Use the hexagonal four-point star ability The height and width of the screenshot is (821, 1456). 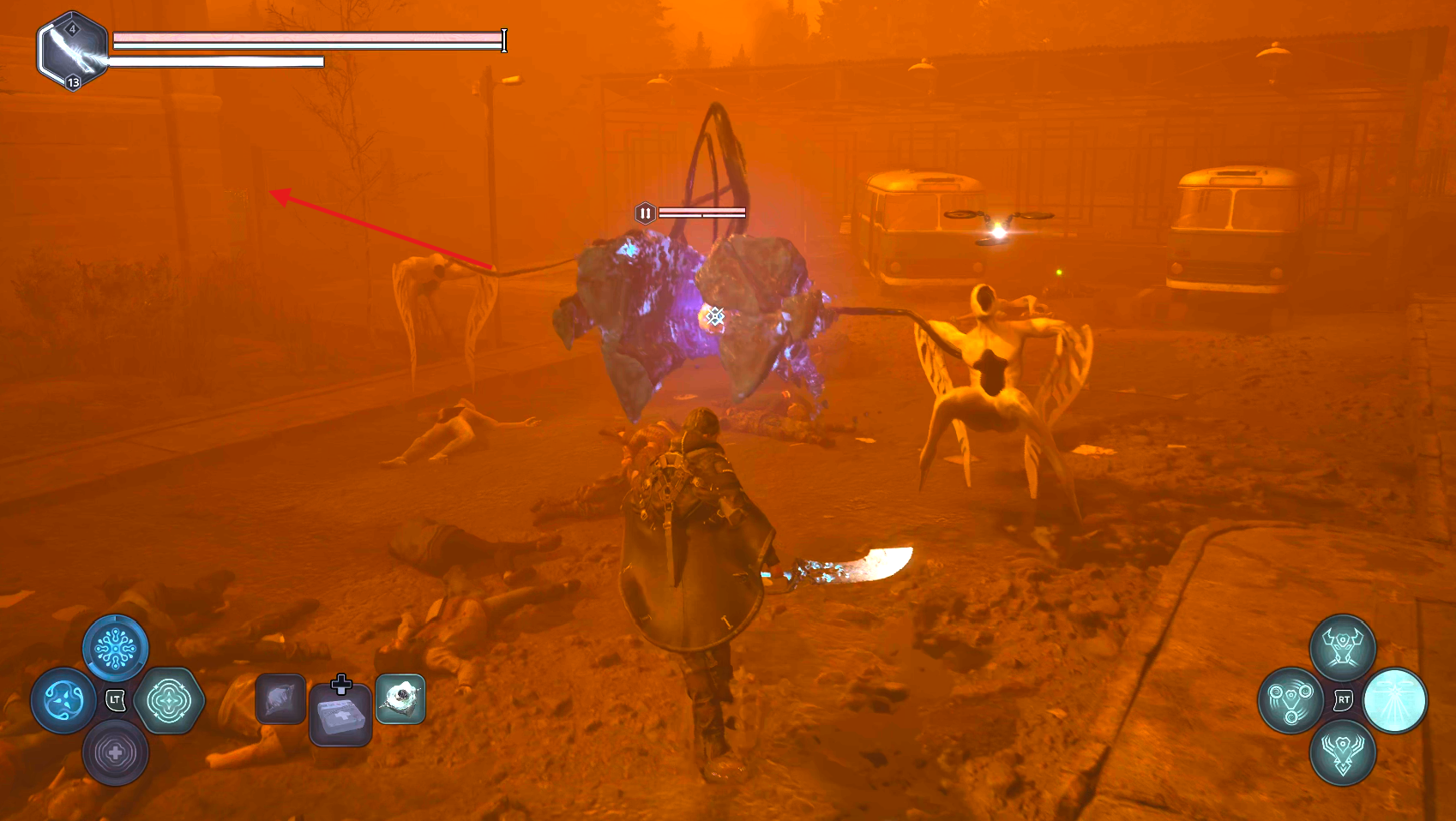point(169,700)
